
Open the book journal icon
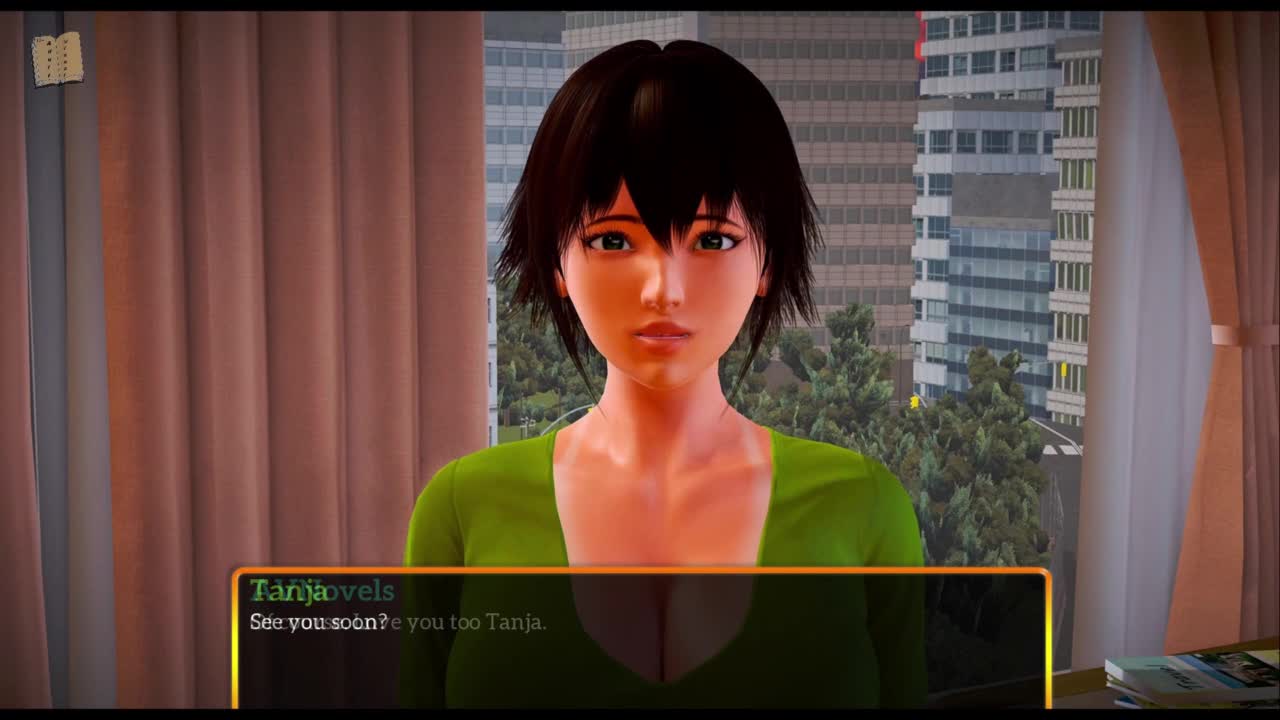57,60
